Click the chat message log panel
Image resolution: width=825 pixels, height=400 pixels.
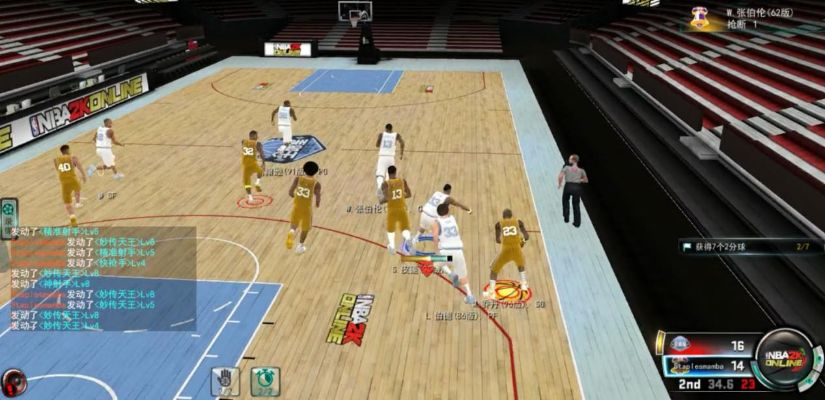click(x=98, y=278)
